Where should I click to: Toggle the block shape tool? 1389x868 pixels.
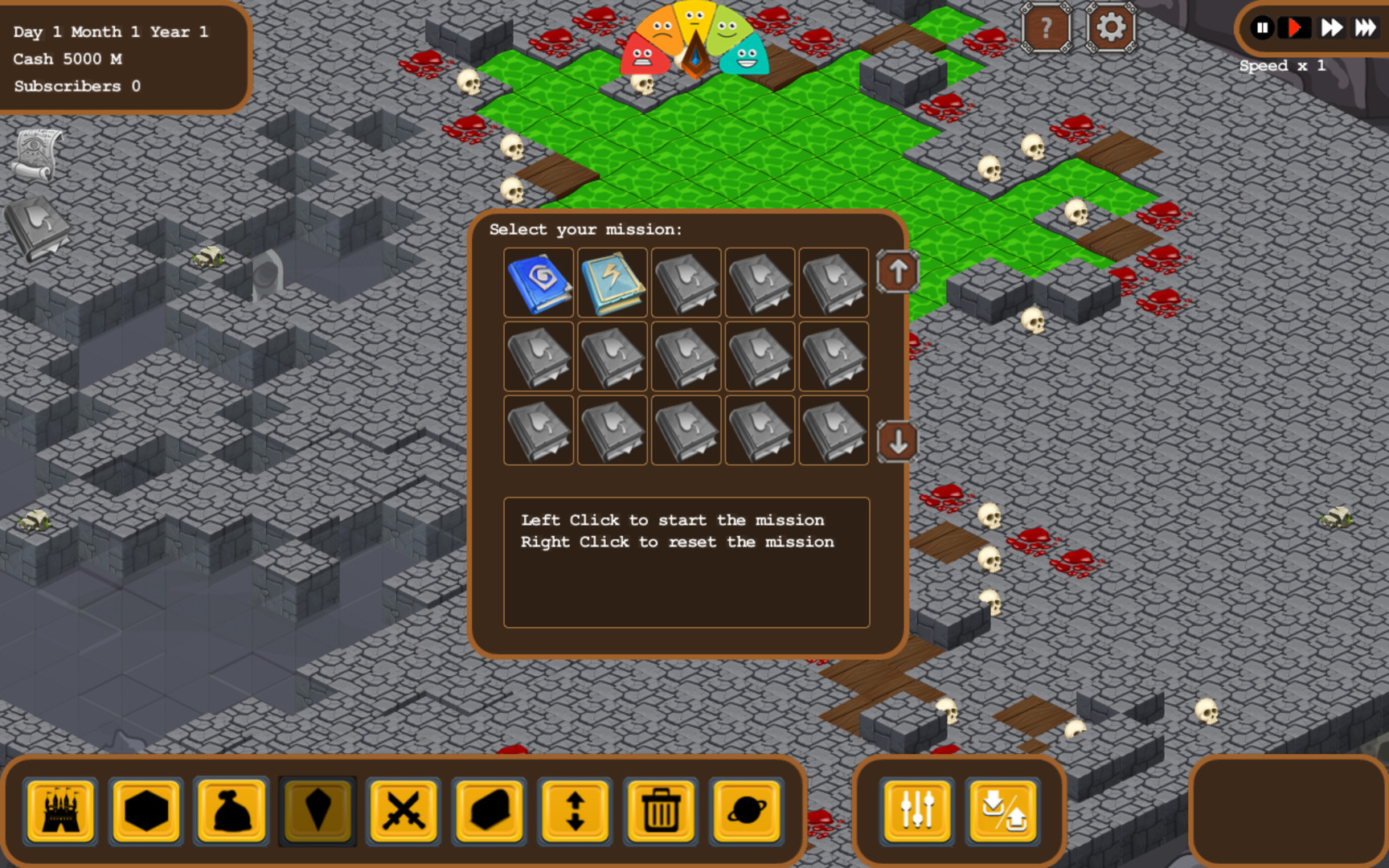click(489, 812)
